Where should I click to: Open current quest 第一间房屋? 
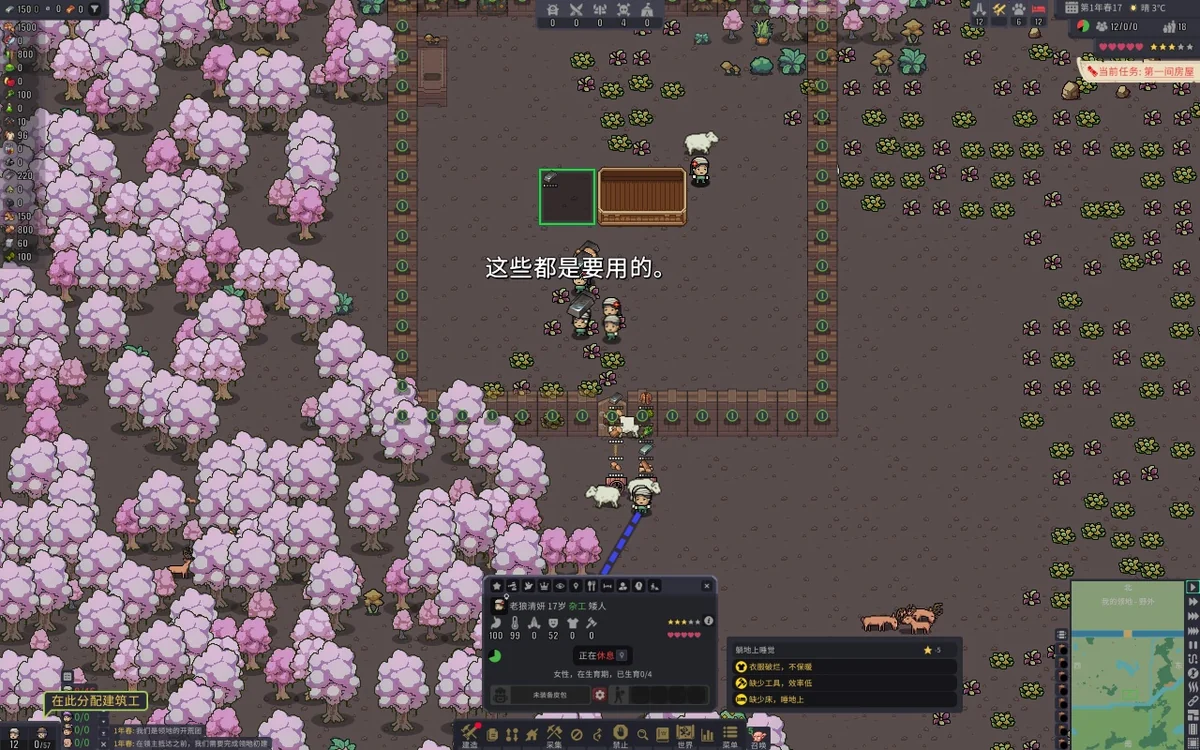pos(1140,72)
